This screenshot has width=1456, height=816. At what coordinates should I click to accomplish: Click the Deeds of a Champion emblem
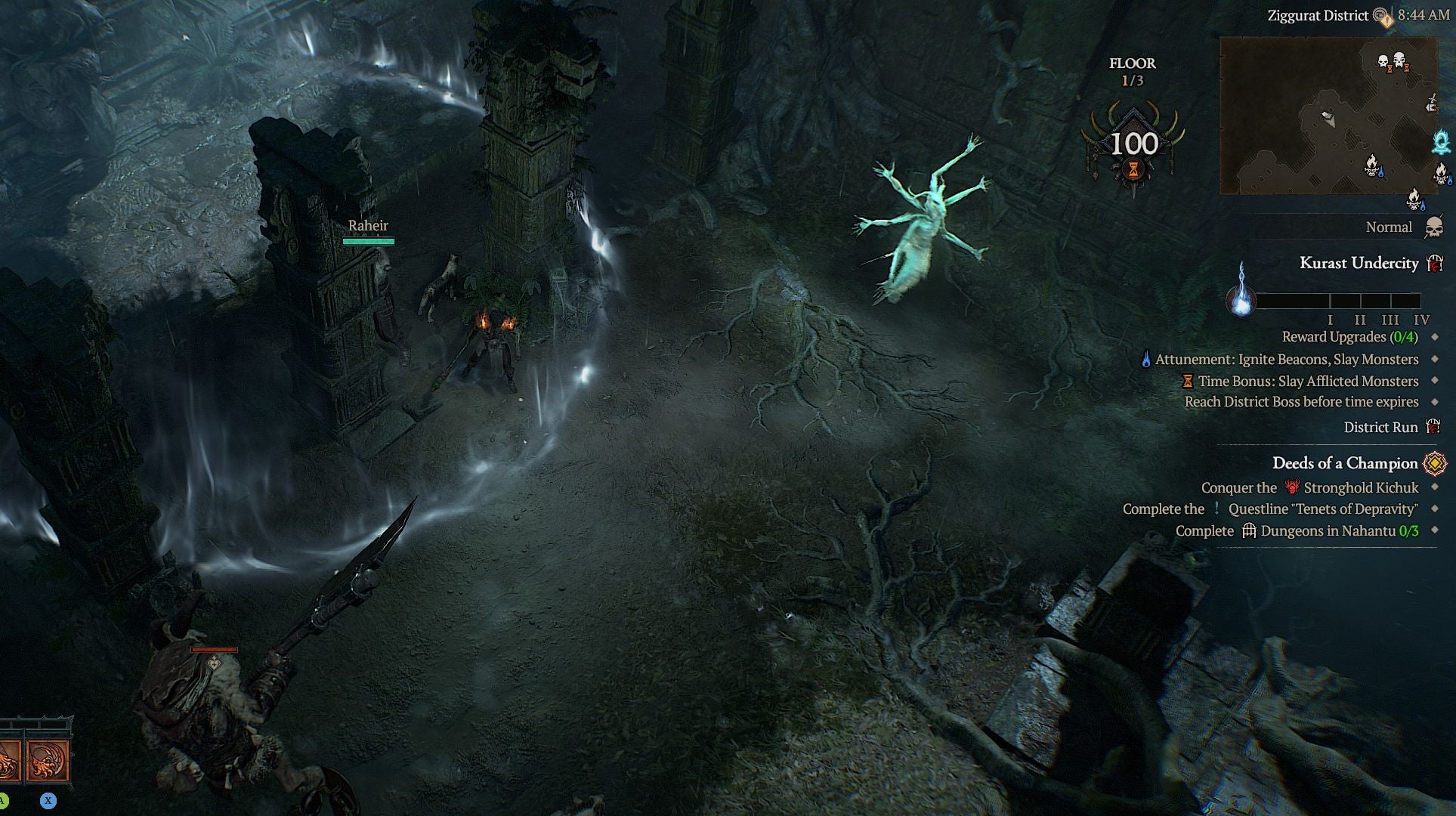click(1435, 464)
